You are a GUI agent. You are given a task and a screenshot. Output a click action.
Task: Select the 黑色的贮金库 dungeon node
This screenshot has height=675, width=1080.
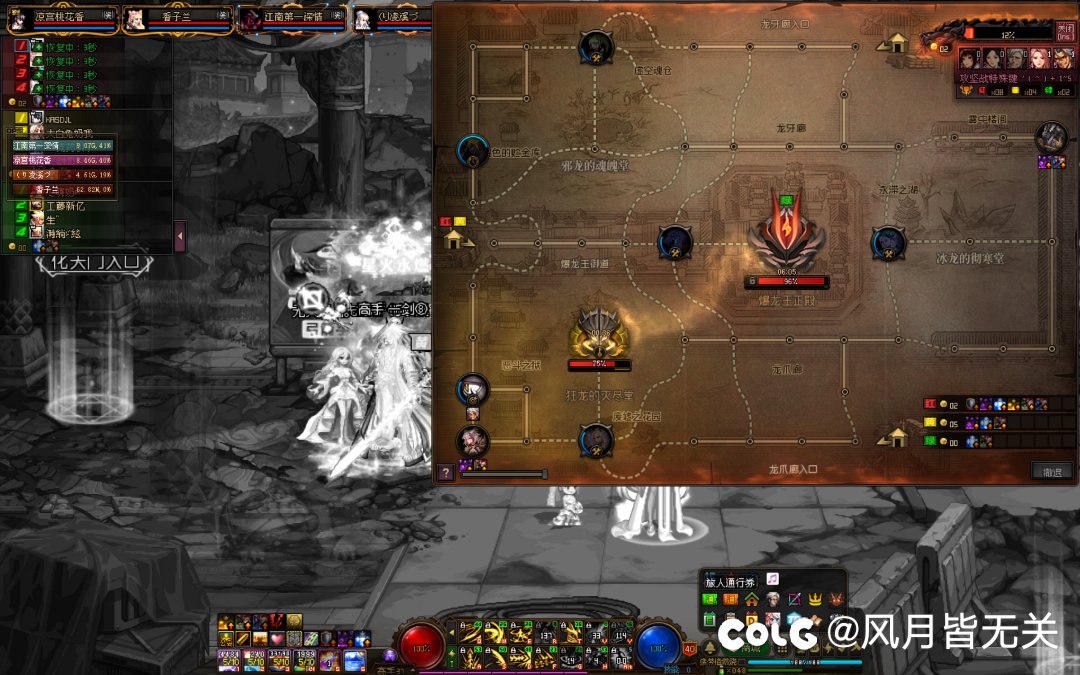[473, 151]
